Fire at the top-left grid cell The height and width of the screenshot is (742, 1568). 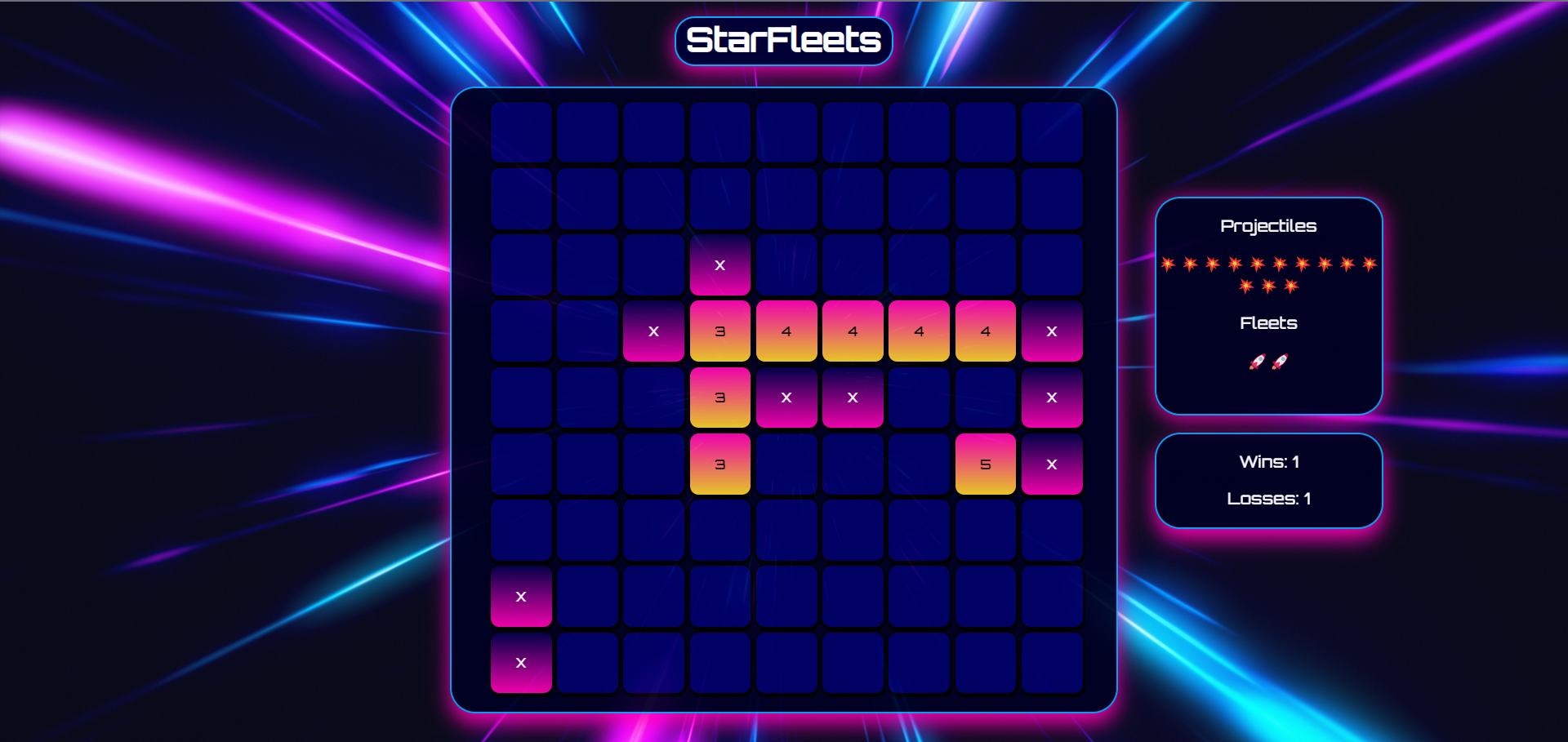pos(520,131)
